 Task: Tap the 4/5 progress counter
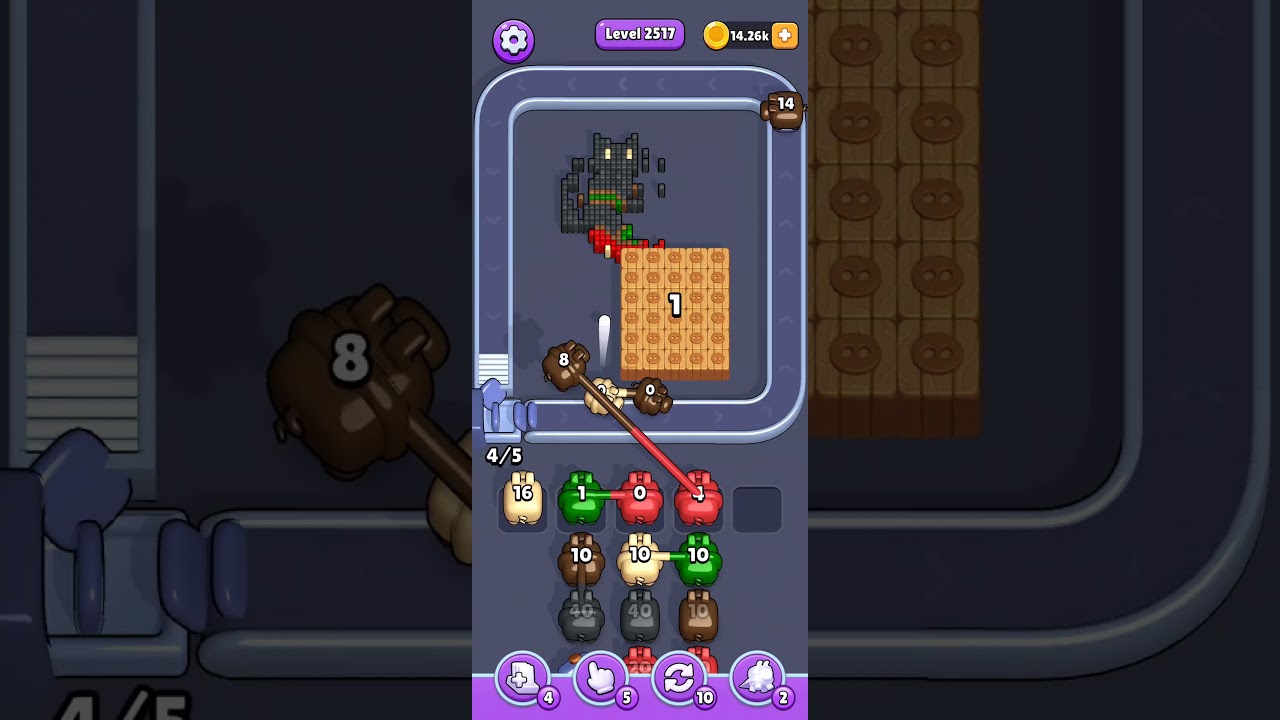pyautogui.click(x=503, y=455)
